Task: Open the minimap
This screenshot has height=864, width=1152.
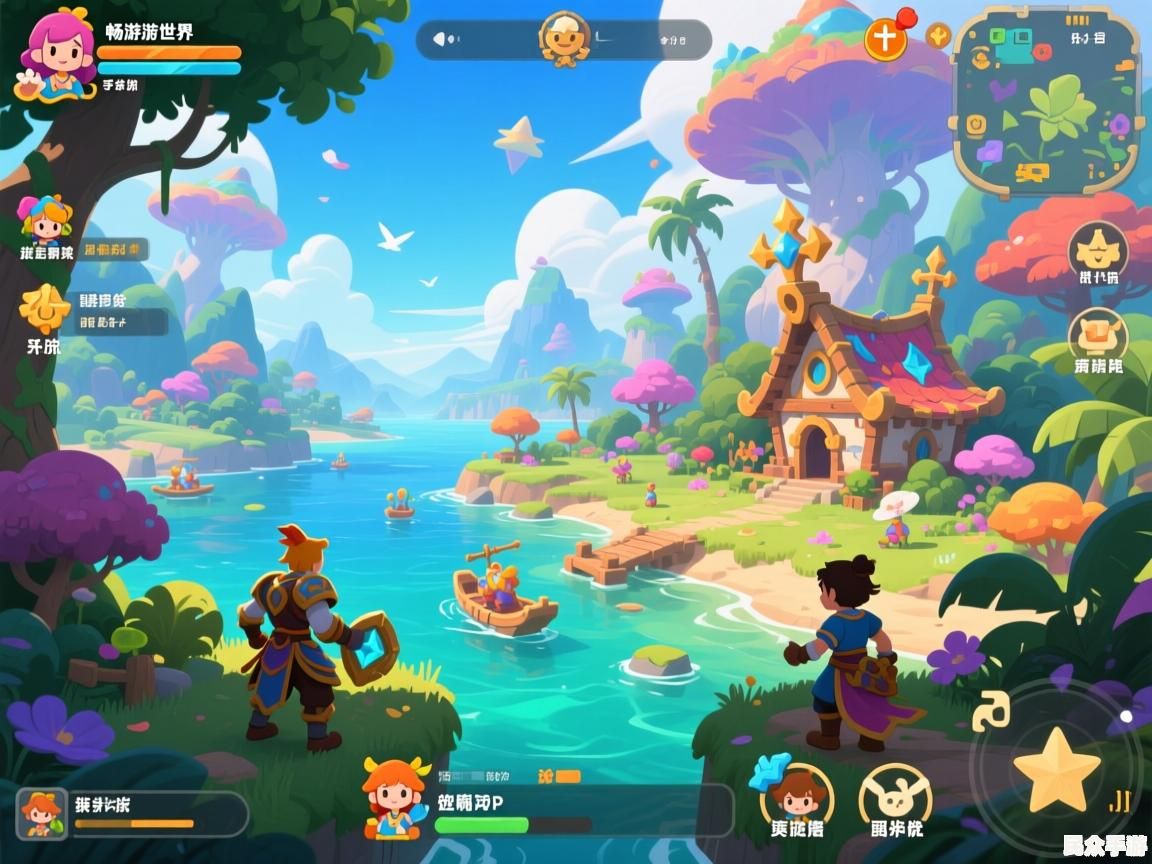Action: point(1045,100)
